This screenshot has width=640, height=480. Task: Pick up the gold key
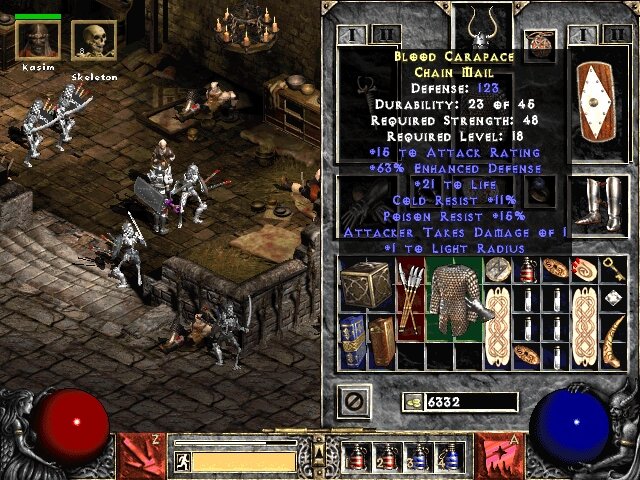616,269
